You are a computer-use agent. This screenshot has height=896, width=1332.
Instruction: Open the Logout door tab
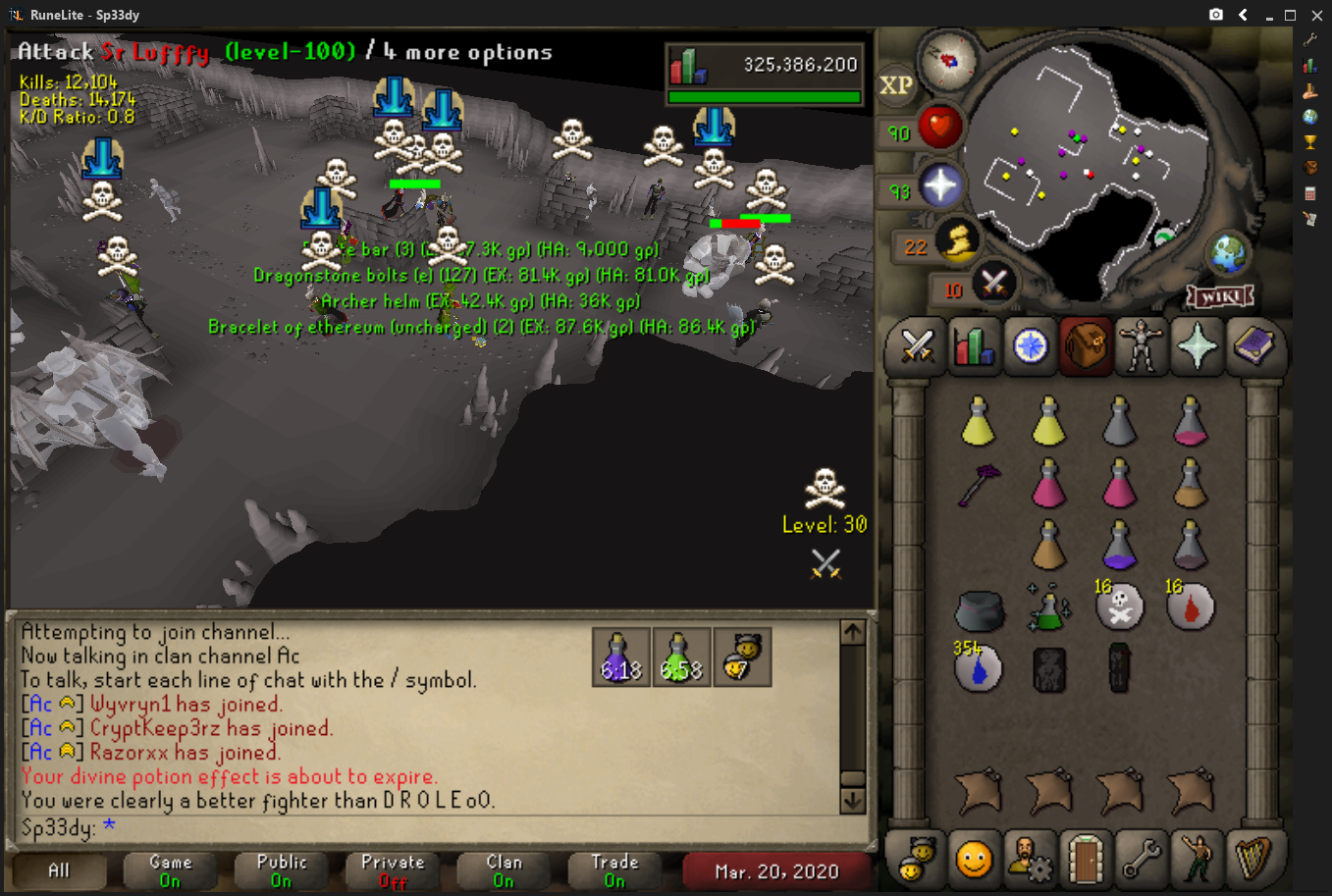[x=1085, y=860]
